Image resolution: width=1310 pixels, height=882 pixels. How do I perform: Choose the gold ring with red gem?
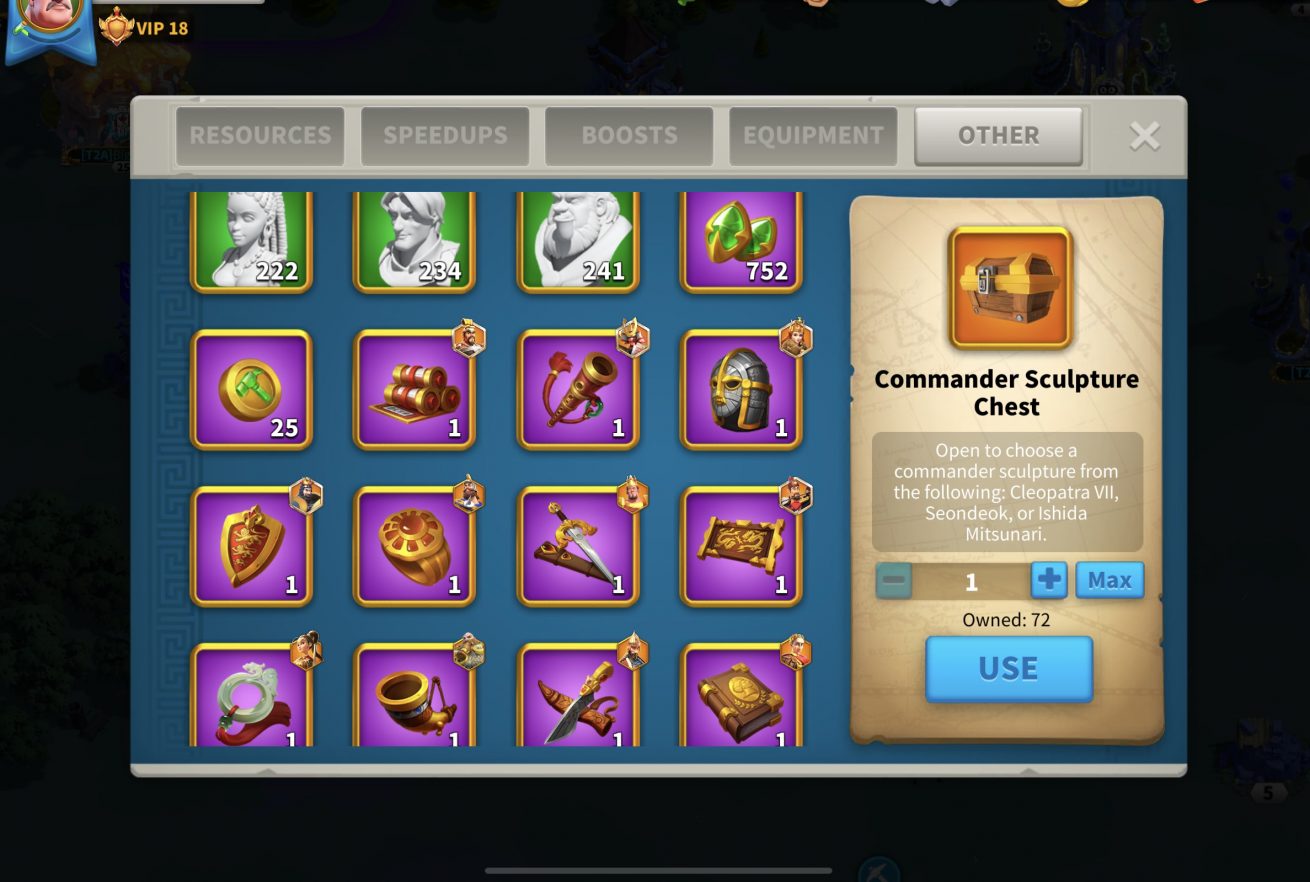(x=415, y=546)
